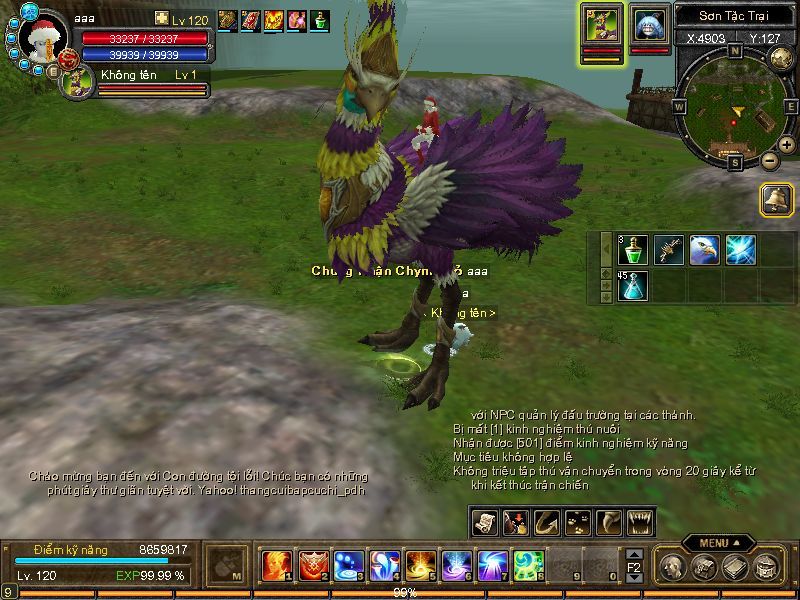Select the eagle icon in the item bar

[x=704, y=250]
